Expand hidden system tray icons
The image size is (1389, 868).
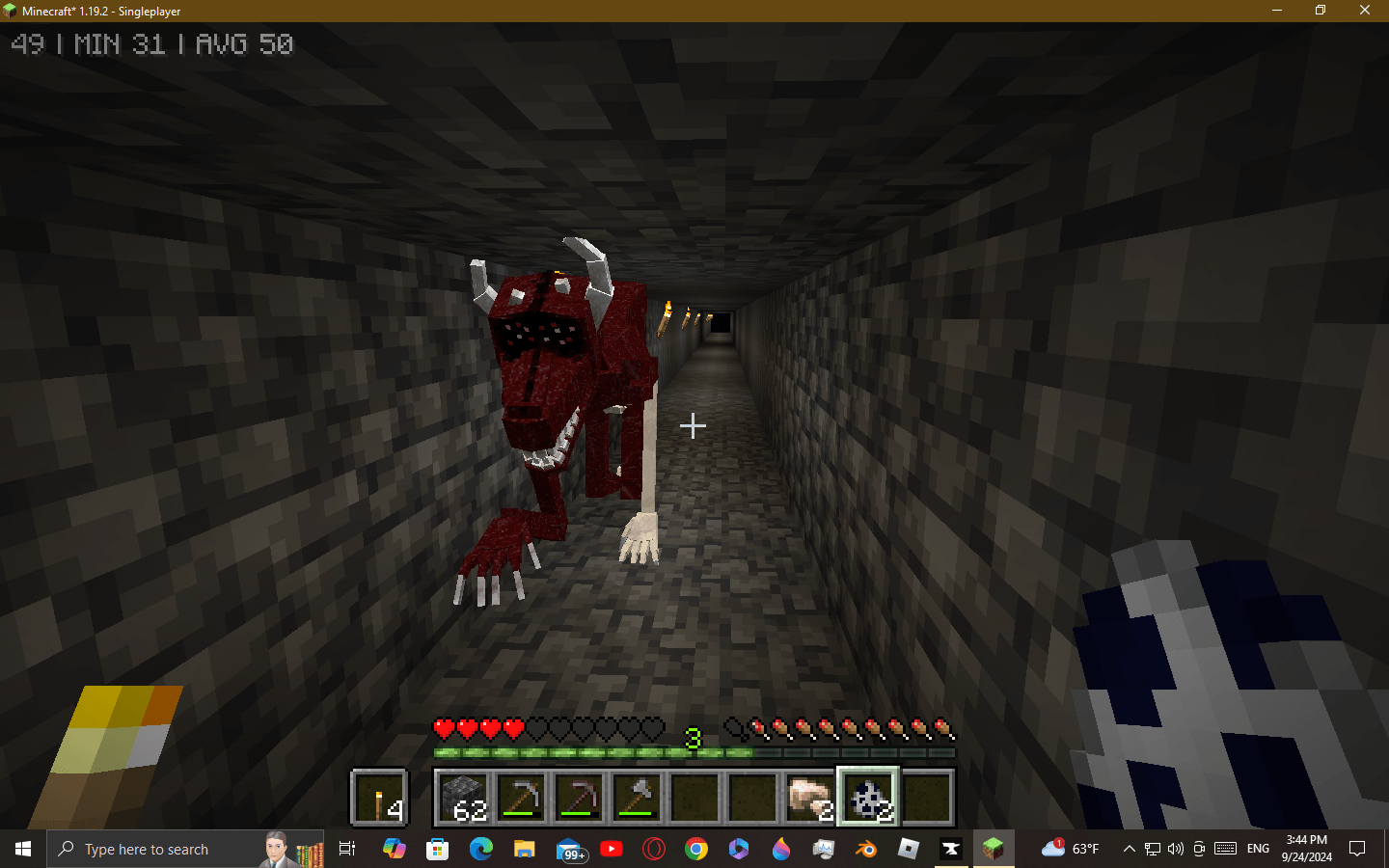point(1128,849)
